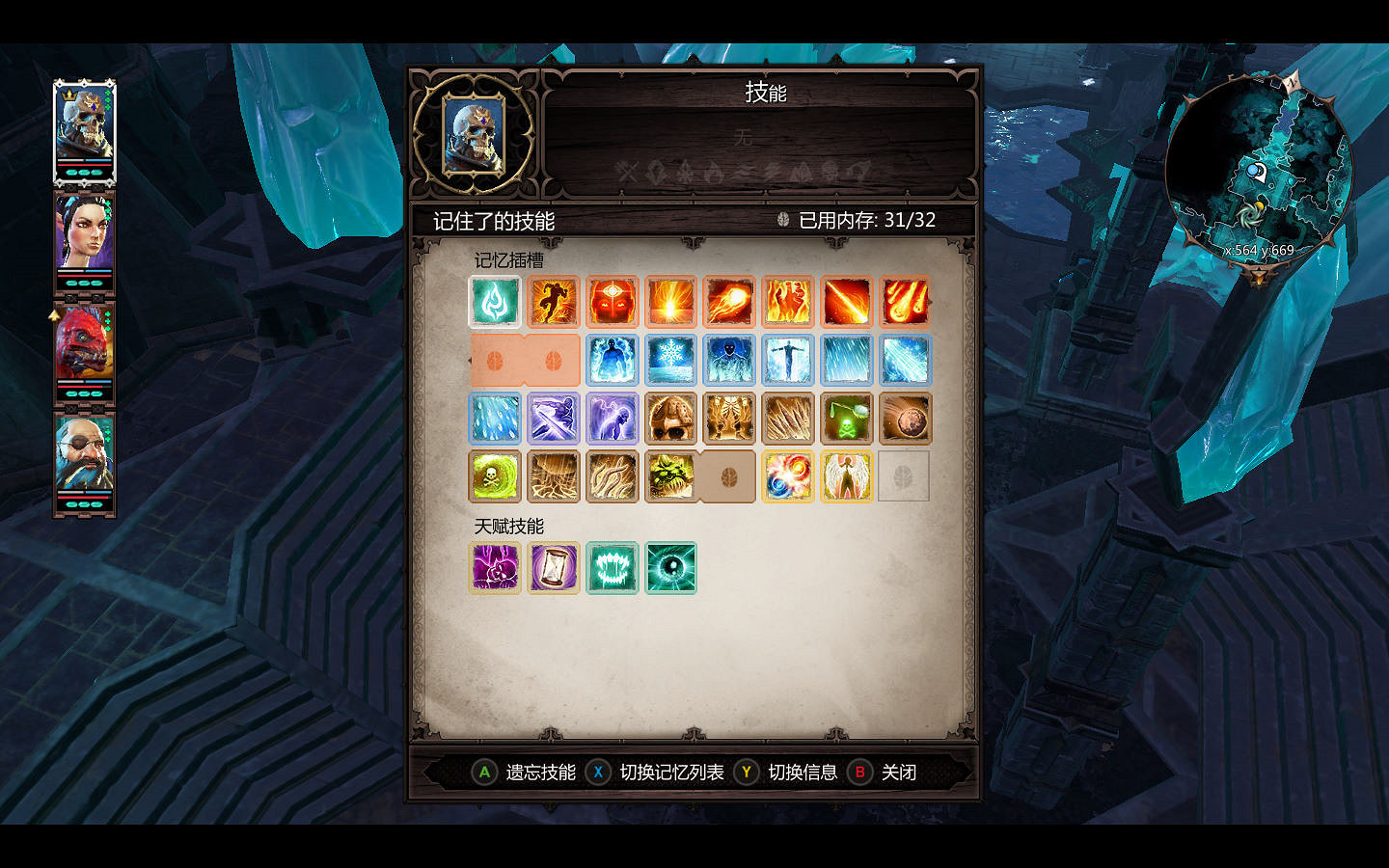Click the Play Dead purple innate skill
Image resolution: width=1389 pixels, height=868 pixels.
tap(495, 568)
